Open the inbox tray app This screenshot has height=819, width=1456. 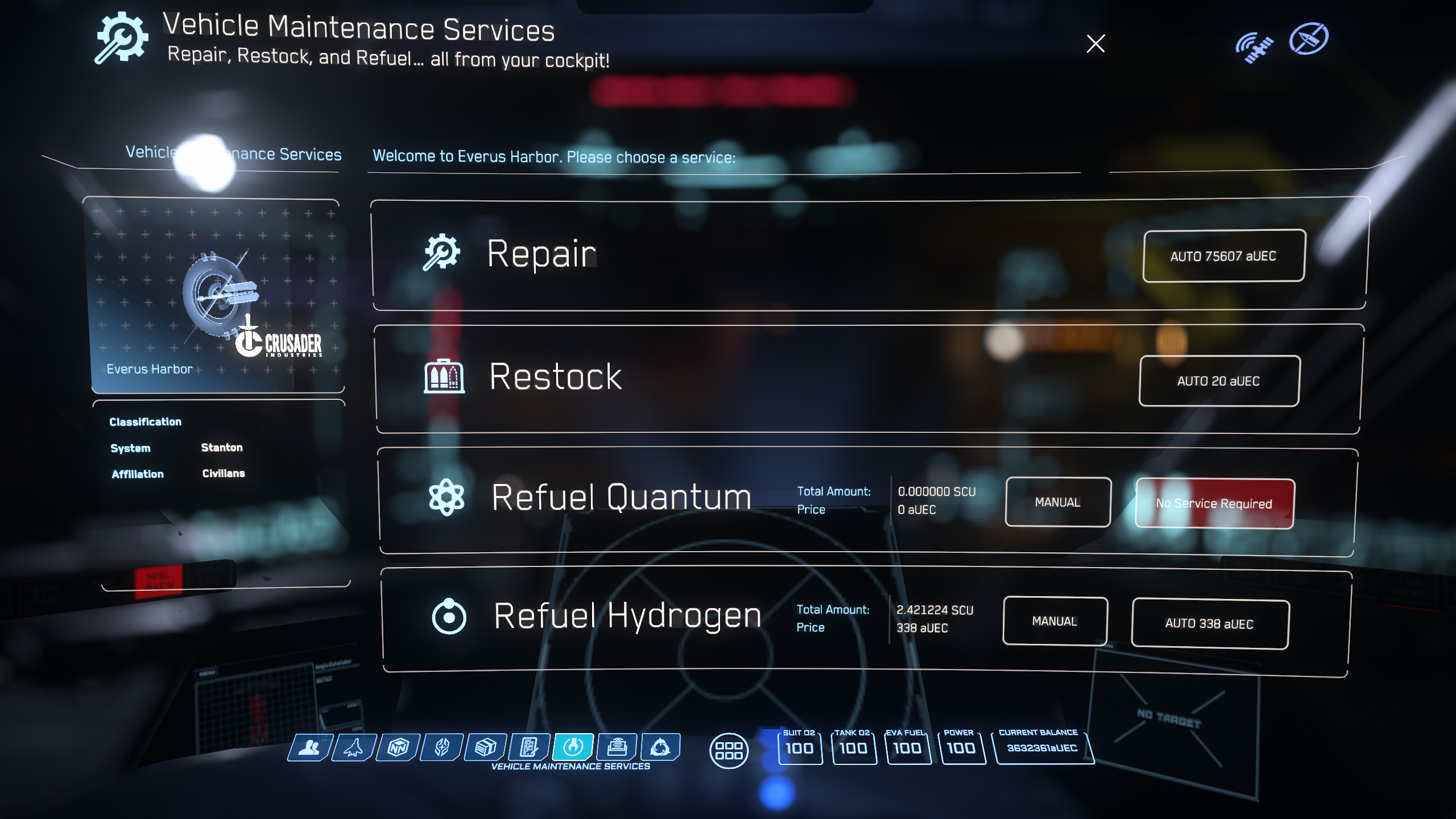click(x=617, y=747)
